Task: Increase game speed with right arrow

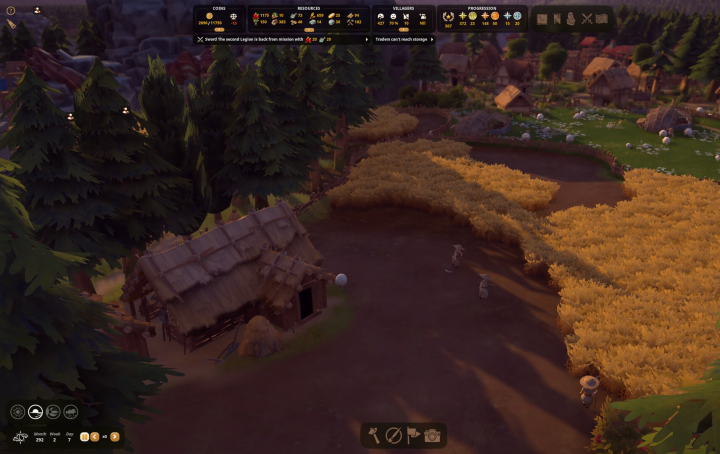Action: [x=115, y=436]
